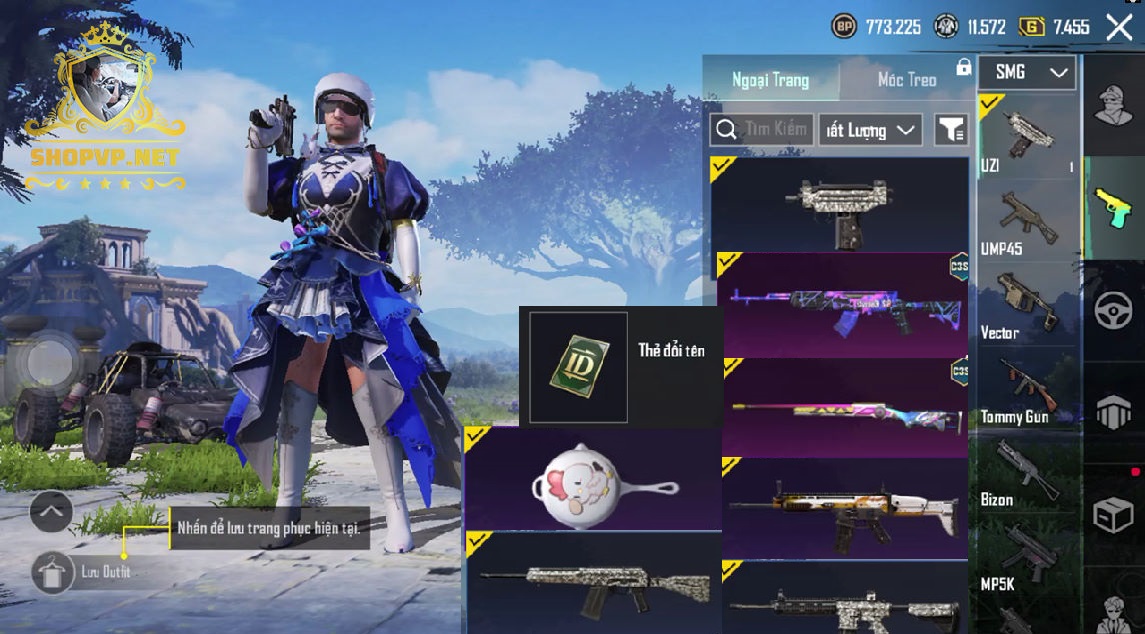1145x634 pixels.
Task: Expand the SMG weapon type dropdown
Action: 1026,72
